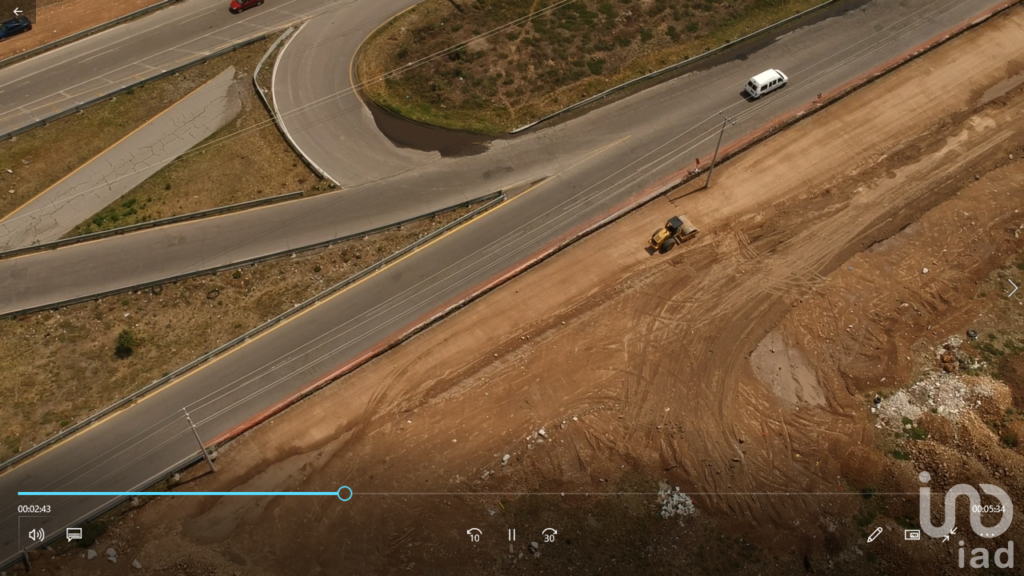The height and width of the screenshot is (576, 1024).
Task: Pause the video playback
Action: [511, 535]
